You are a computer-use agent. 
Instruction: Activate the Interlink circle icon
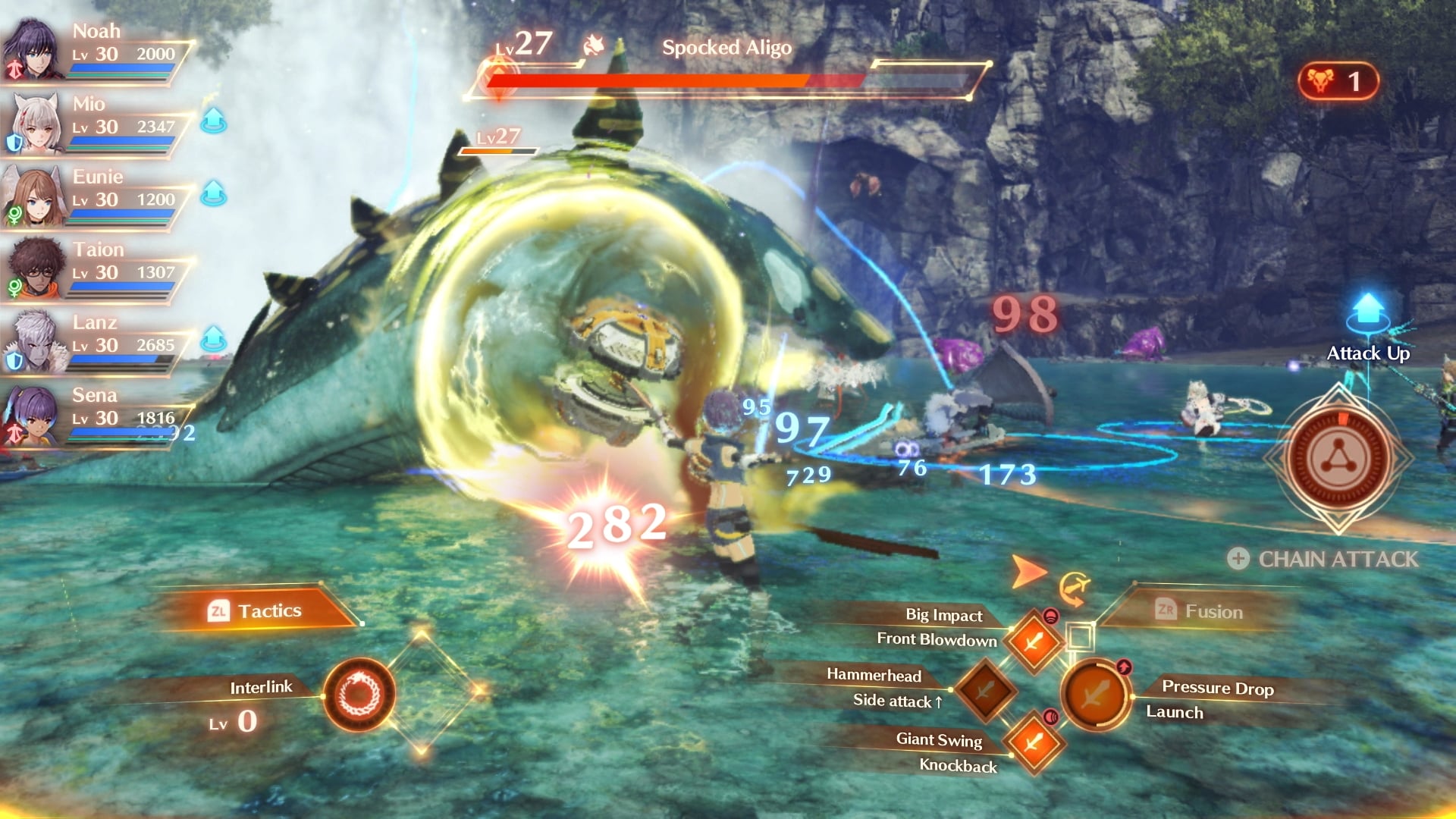359,694
